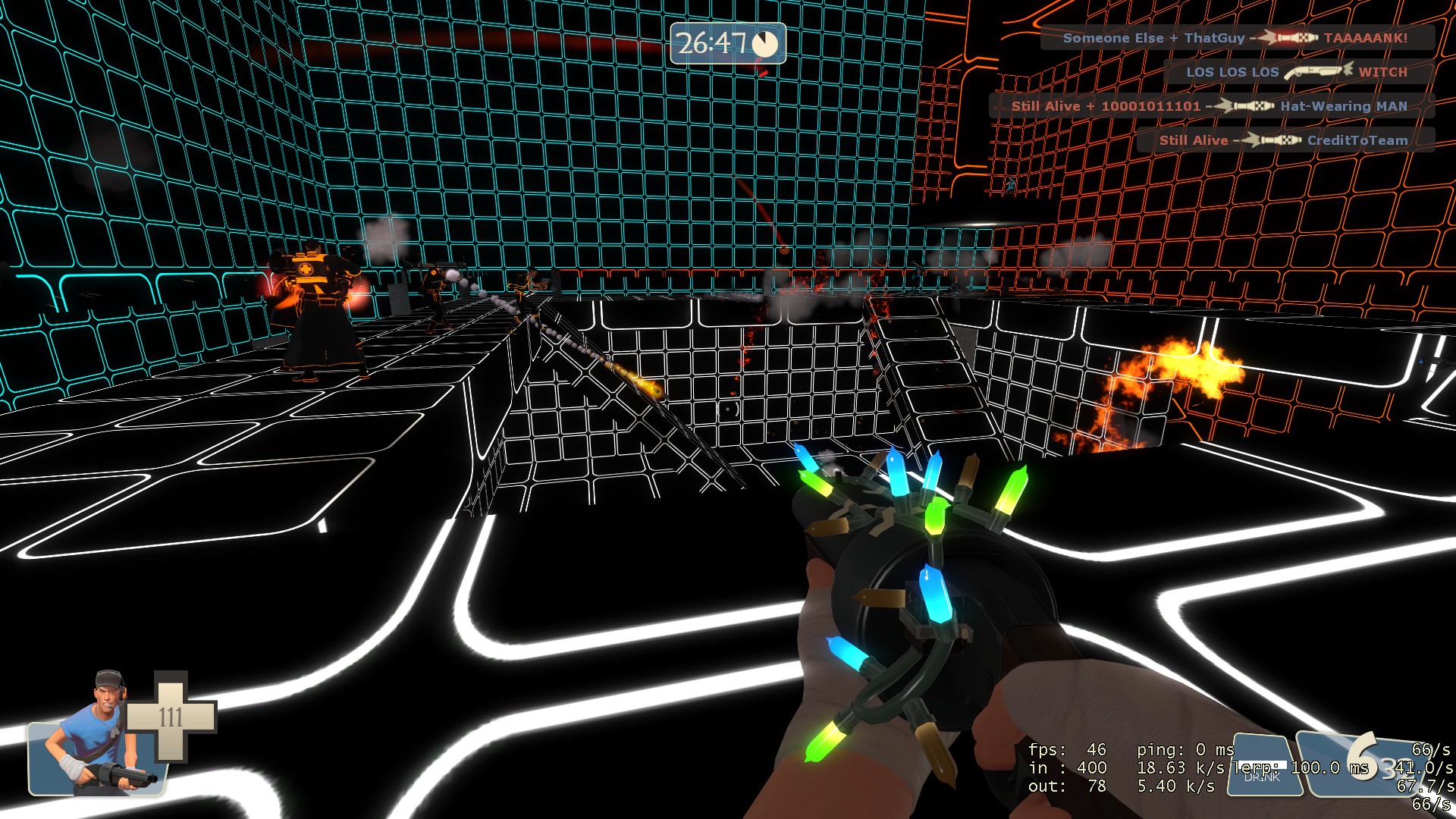Choose the Hat-Wearing MAN kill feed row

click(x=1211, y=106)
